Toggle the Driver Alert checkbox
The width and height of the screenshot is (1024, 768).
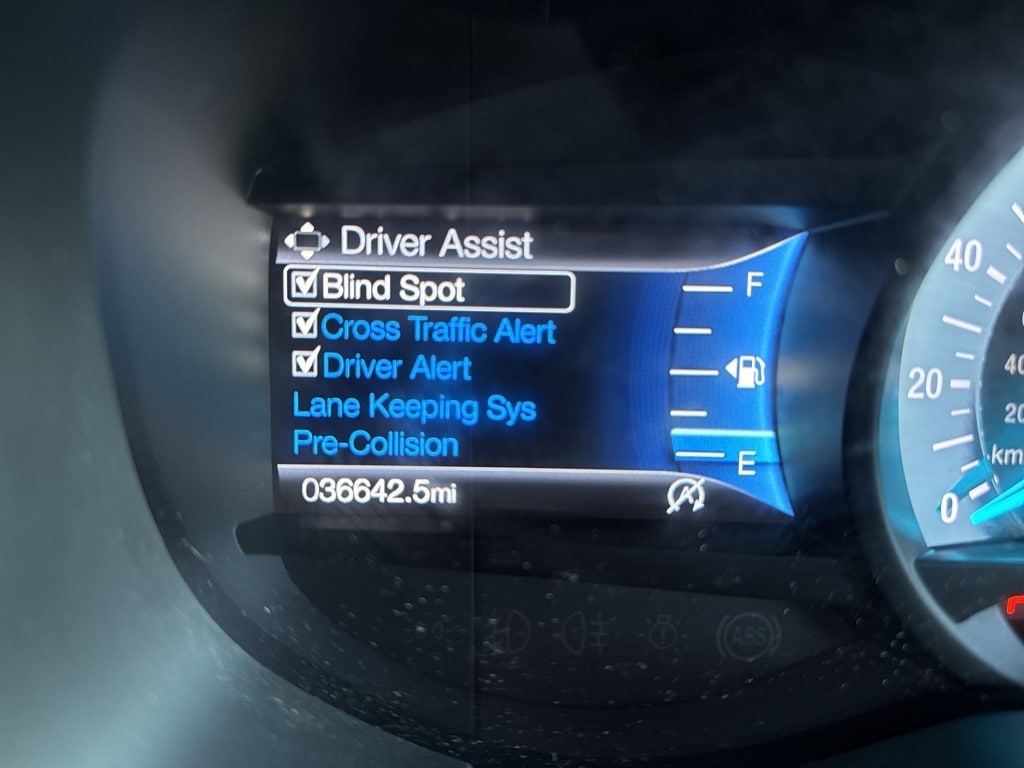tap(304, 365)
